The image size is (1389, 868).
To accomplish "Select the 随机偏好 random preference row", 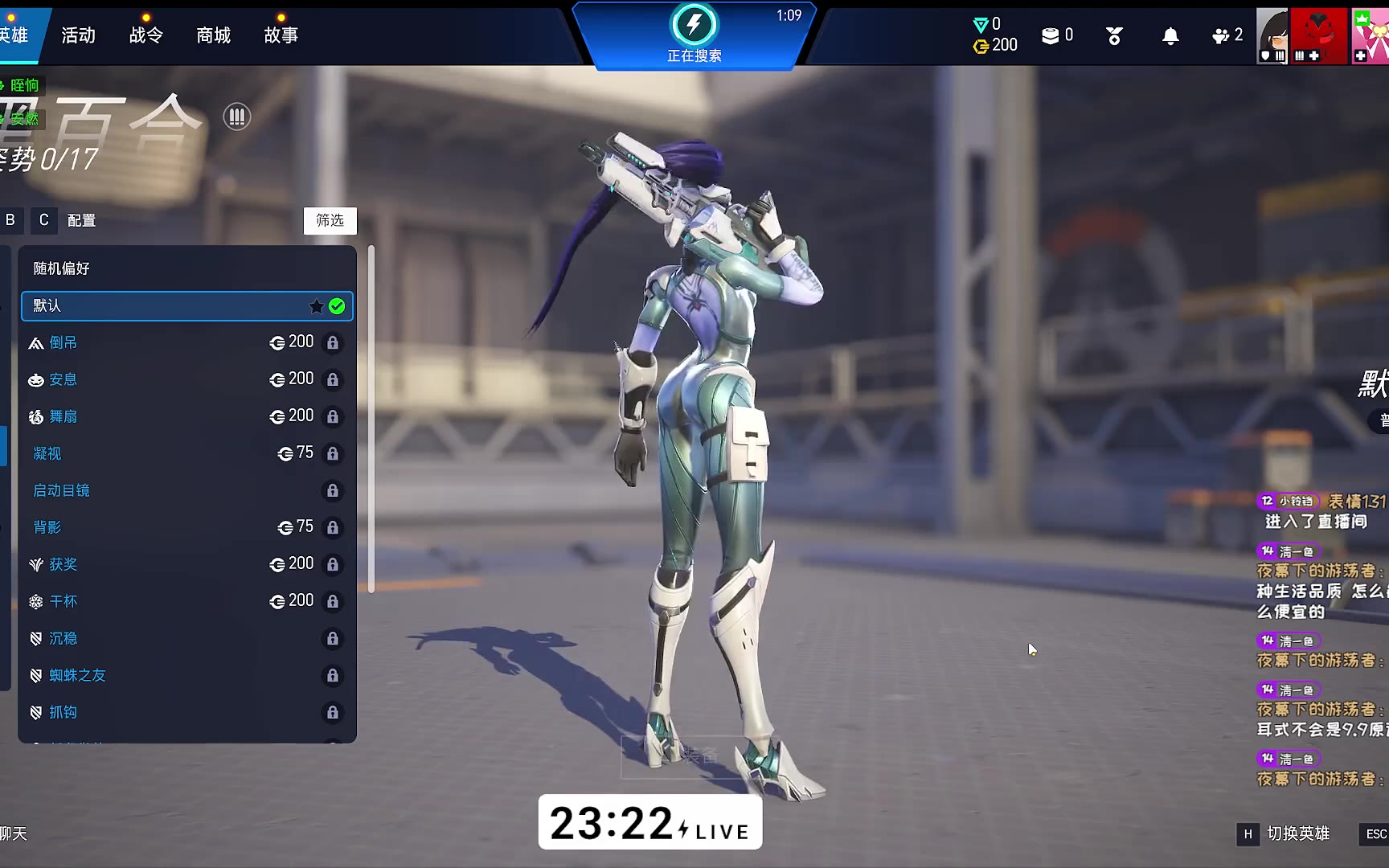I will tap(186, 268).
